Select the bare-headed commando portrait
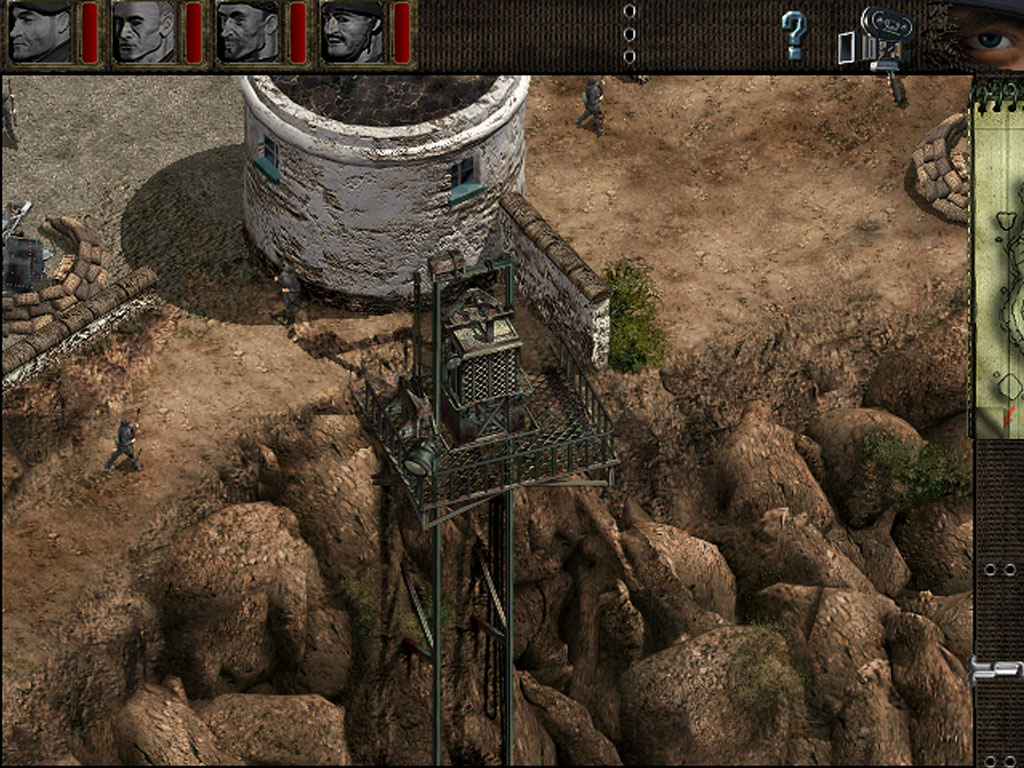This screenshot has height=768, width=1024. pyautogui.click(x=143, y=32)
